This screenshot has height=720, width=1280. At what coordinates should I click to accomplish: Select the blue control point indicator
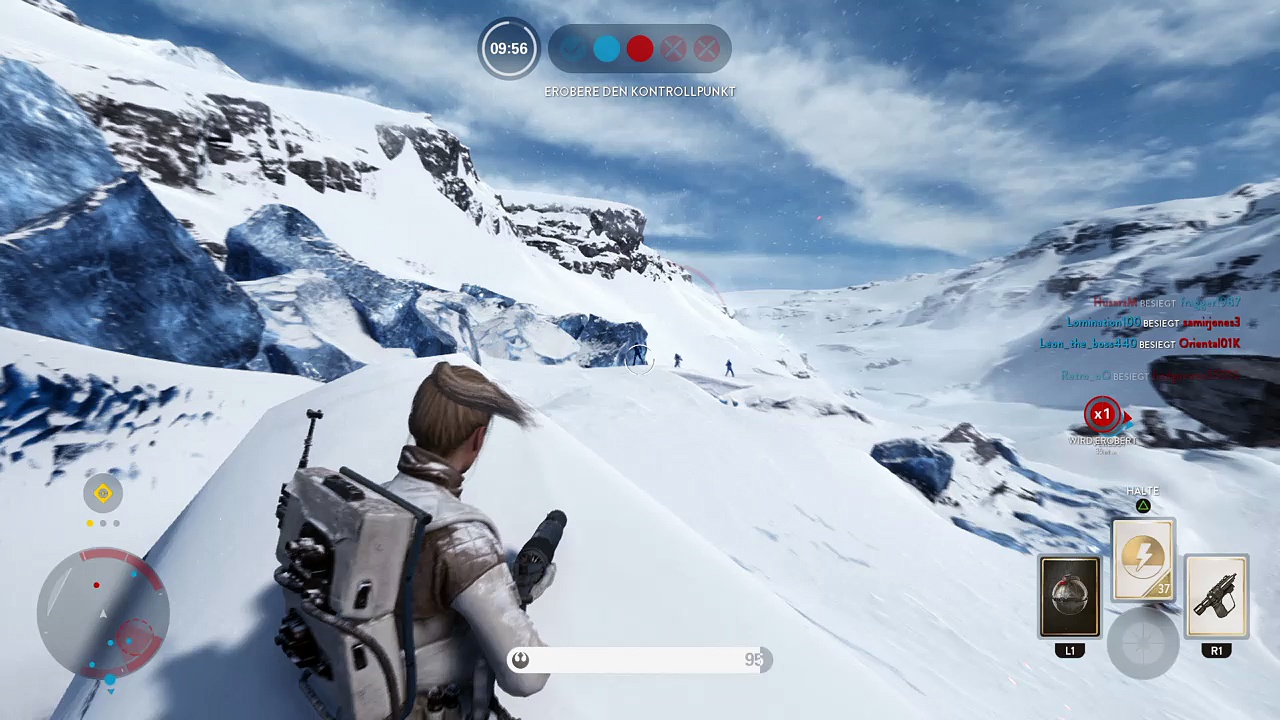click(x=607, y=49)
